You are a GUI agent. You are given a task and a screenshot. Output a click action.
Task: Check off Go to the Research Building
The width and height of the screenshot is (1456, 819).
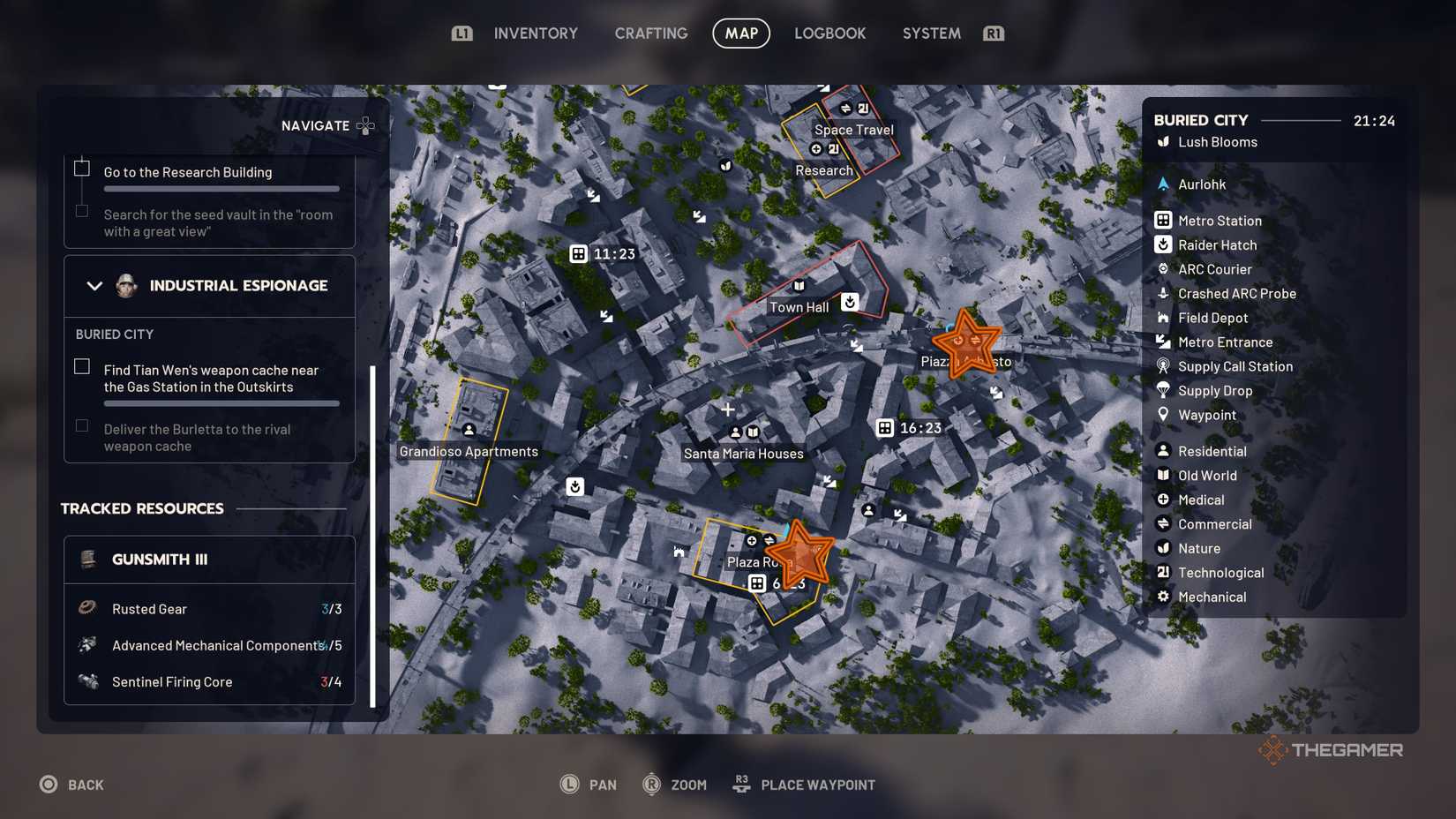tap(82, 167)
